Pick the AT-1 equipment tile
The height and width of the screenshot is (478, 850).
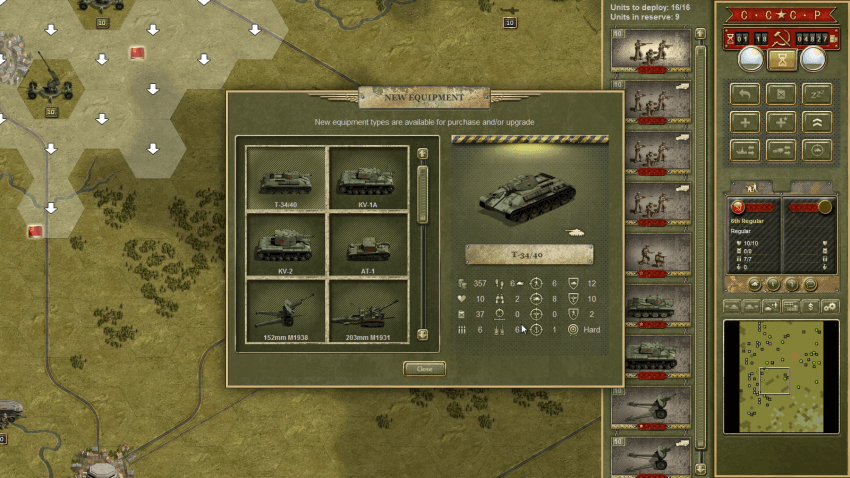click(368, 245)
